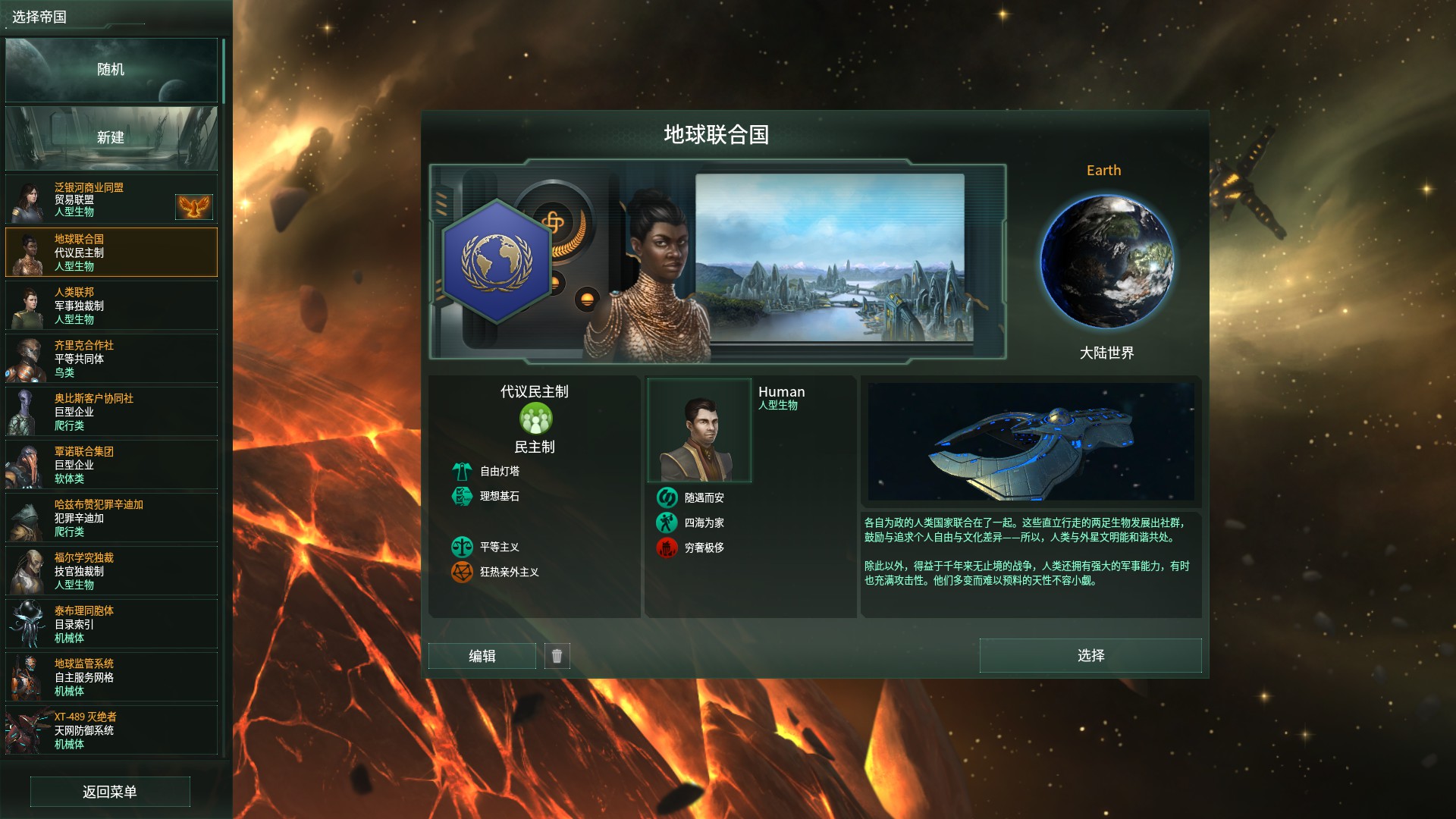Click the 返回菜单 button
Image resolution: width=1456 pixels, height=819 pixels.
click(110, 791)
